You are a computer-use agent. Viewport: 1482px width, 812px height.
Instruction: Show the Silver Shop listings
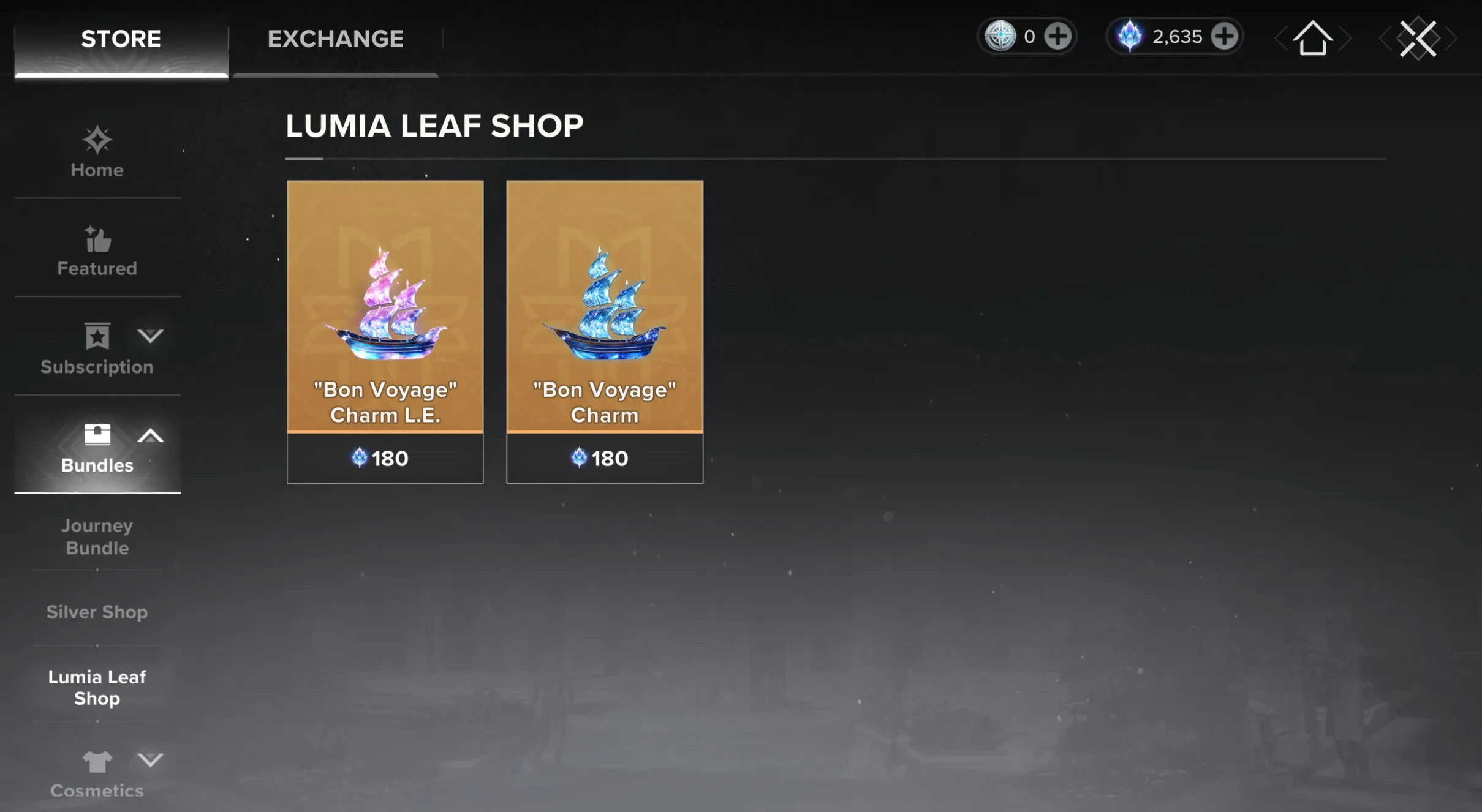(97, 612)
